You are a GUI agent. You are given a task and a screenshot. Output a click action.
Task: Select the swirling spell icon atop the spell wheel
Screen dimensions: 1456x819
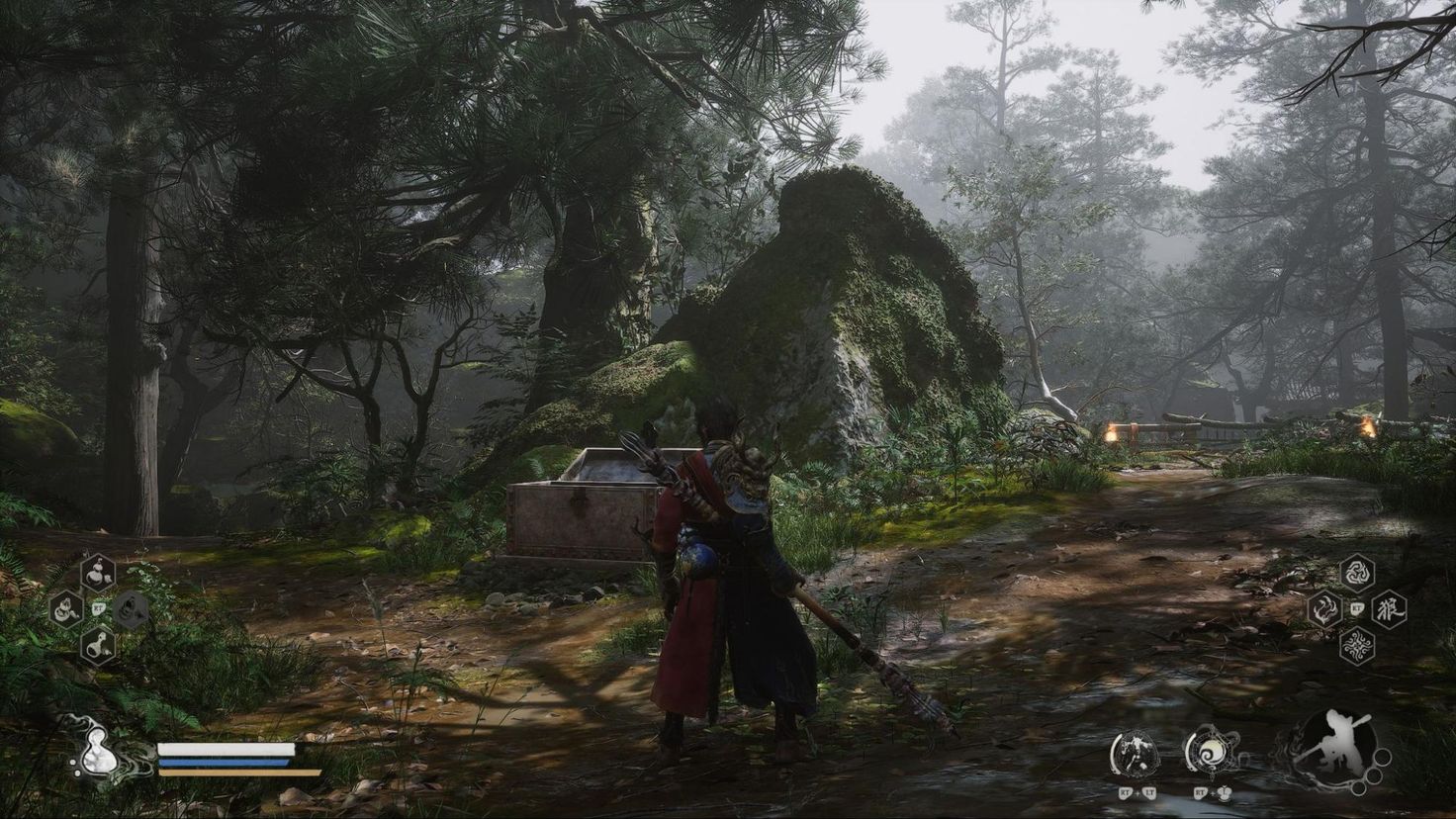pyautogui.click(x=1357, y=573)
